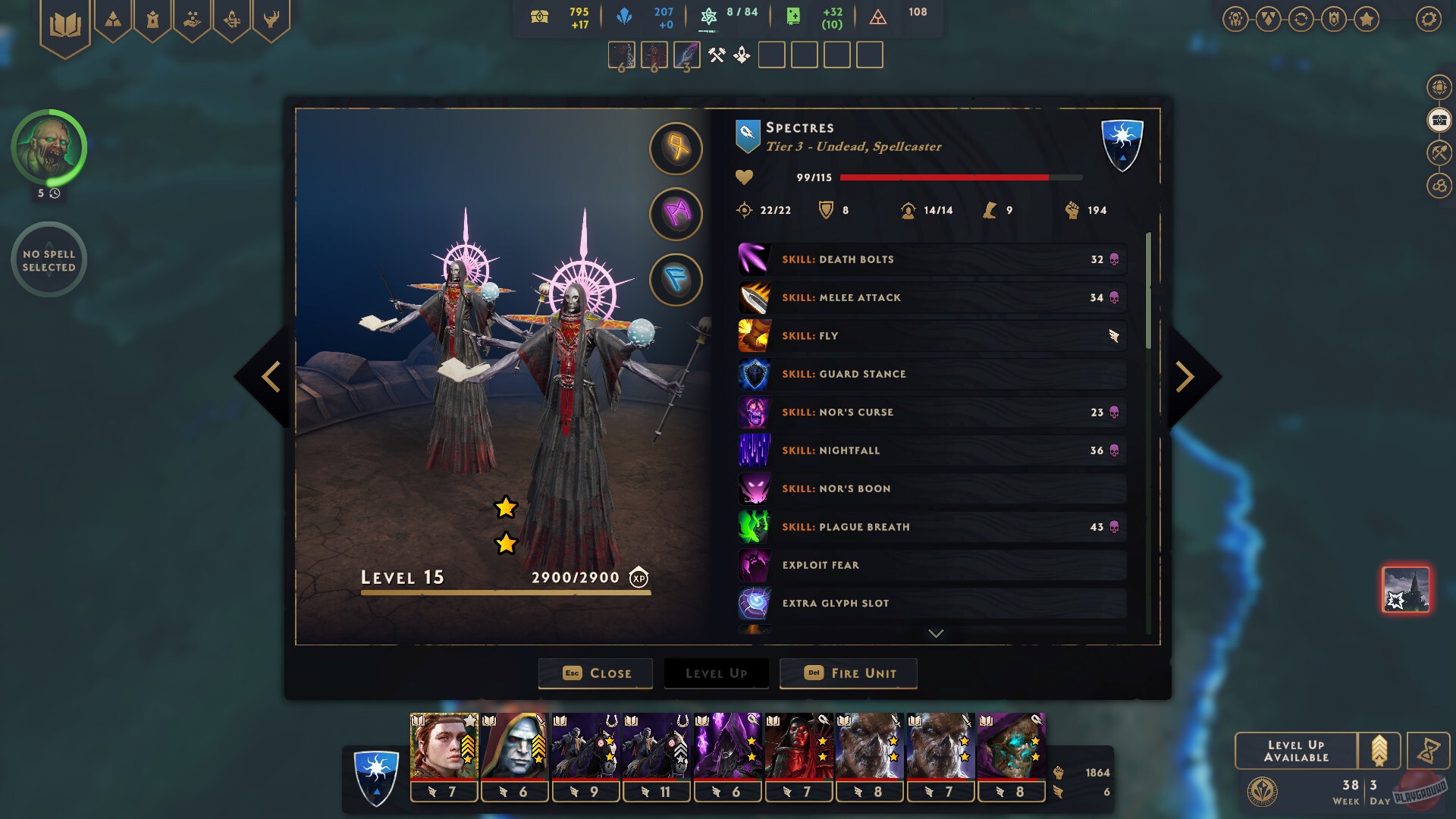This screenshot has width=1456, height=819.
Task: Select the blue glyph rune icon
Action: tap(676, 279)
